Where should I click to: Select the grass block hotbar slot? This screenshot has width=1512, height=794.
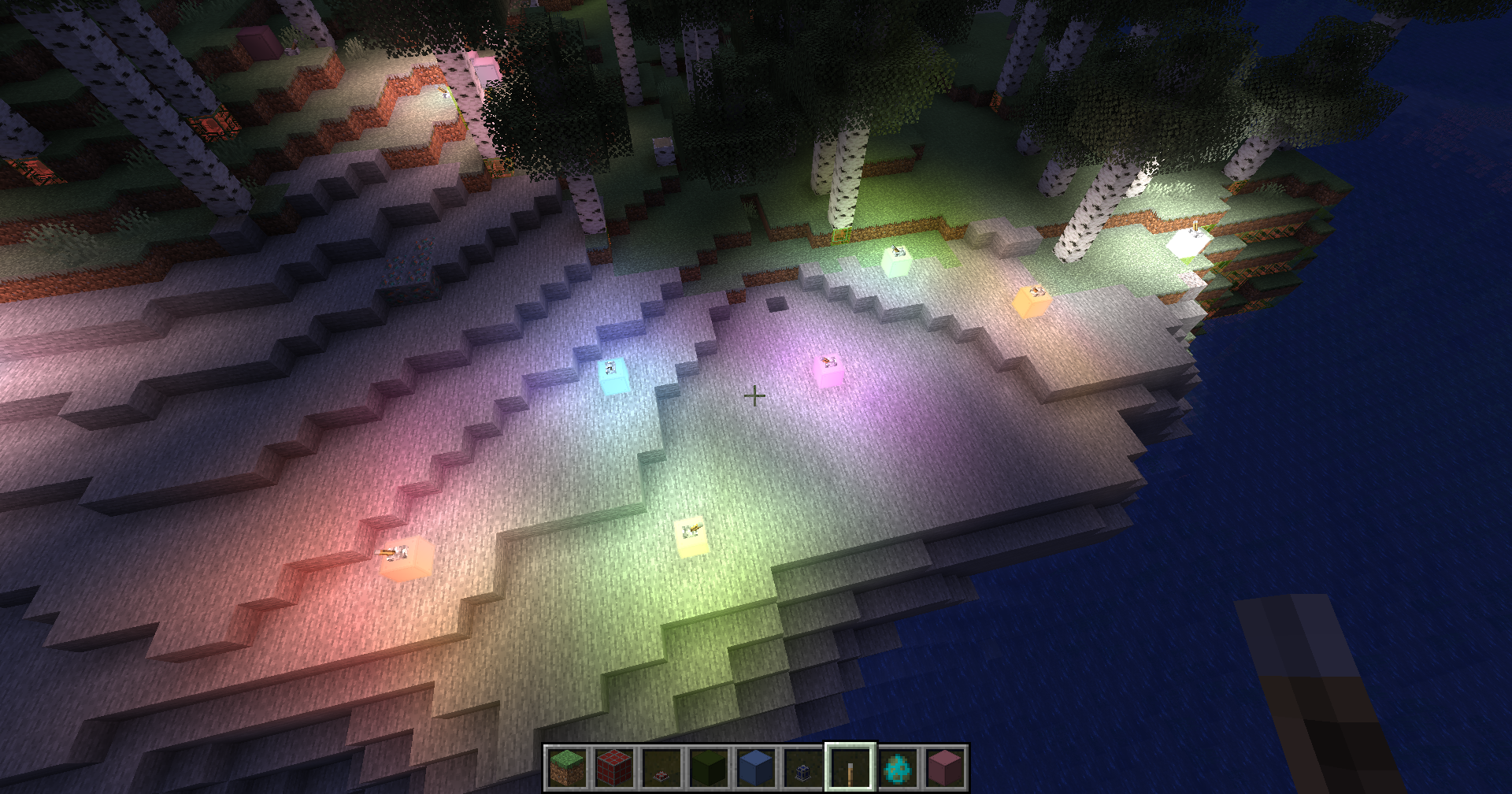click(567, 767)
